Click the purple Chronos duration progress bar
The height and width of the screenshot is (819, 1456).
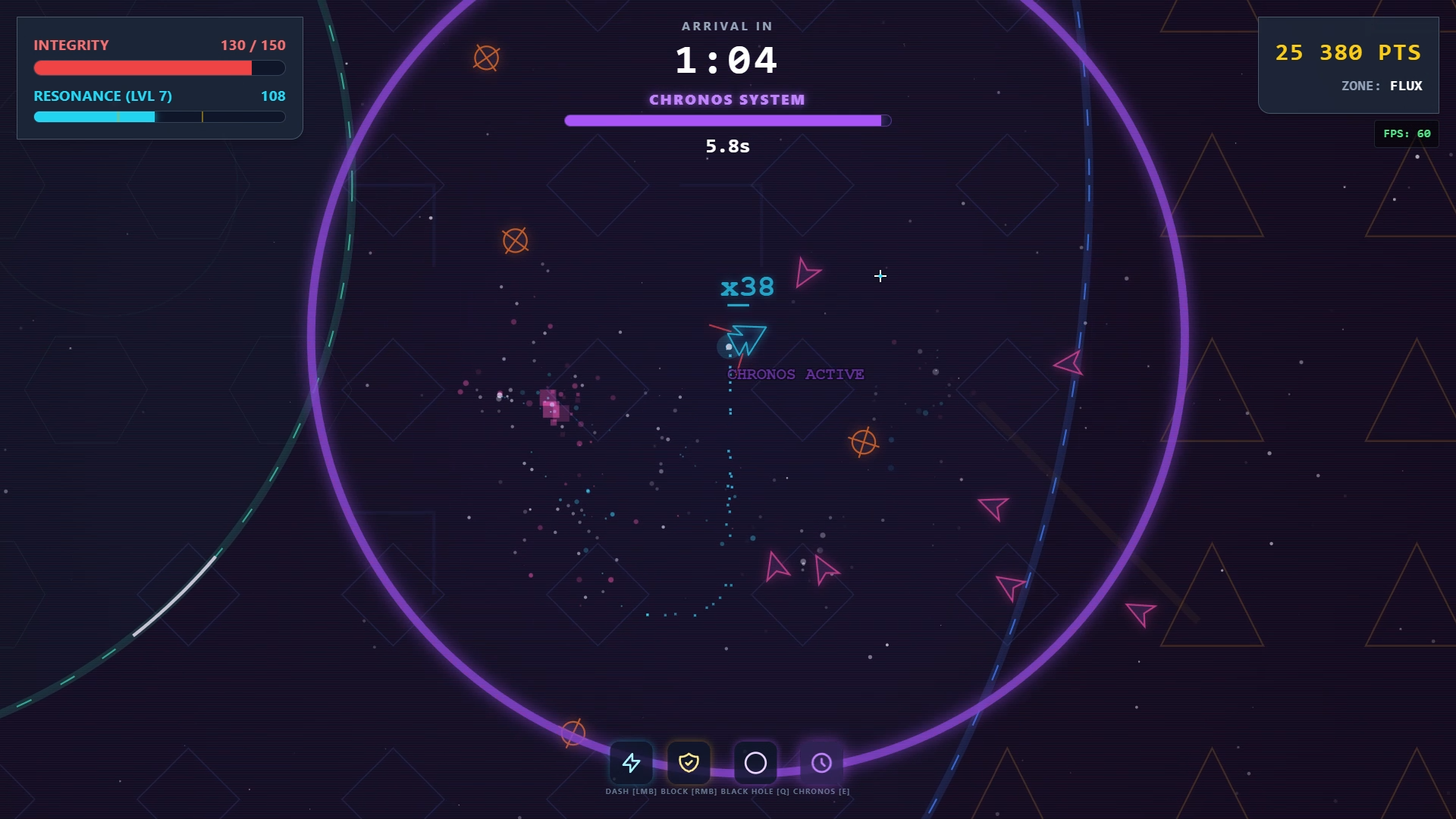[x=727, y=120]
